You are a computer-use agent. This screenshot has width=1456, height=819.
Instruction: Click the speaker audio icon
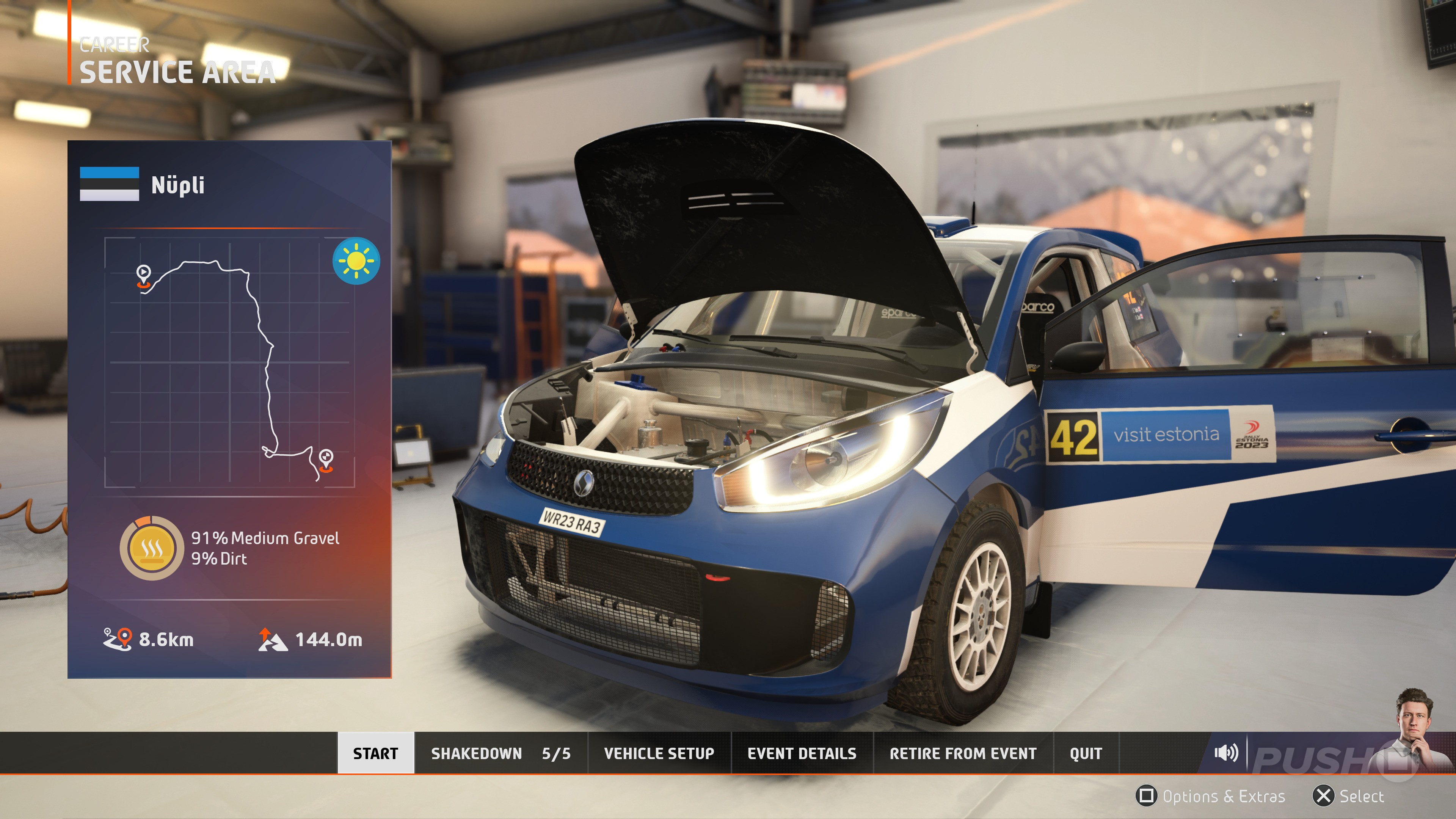point(1225,752)
